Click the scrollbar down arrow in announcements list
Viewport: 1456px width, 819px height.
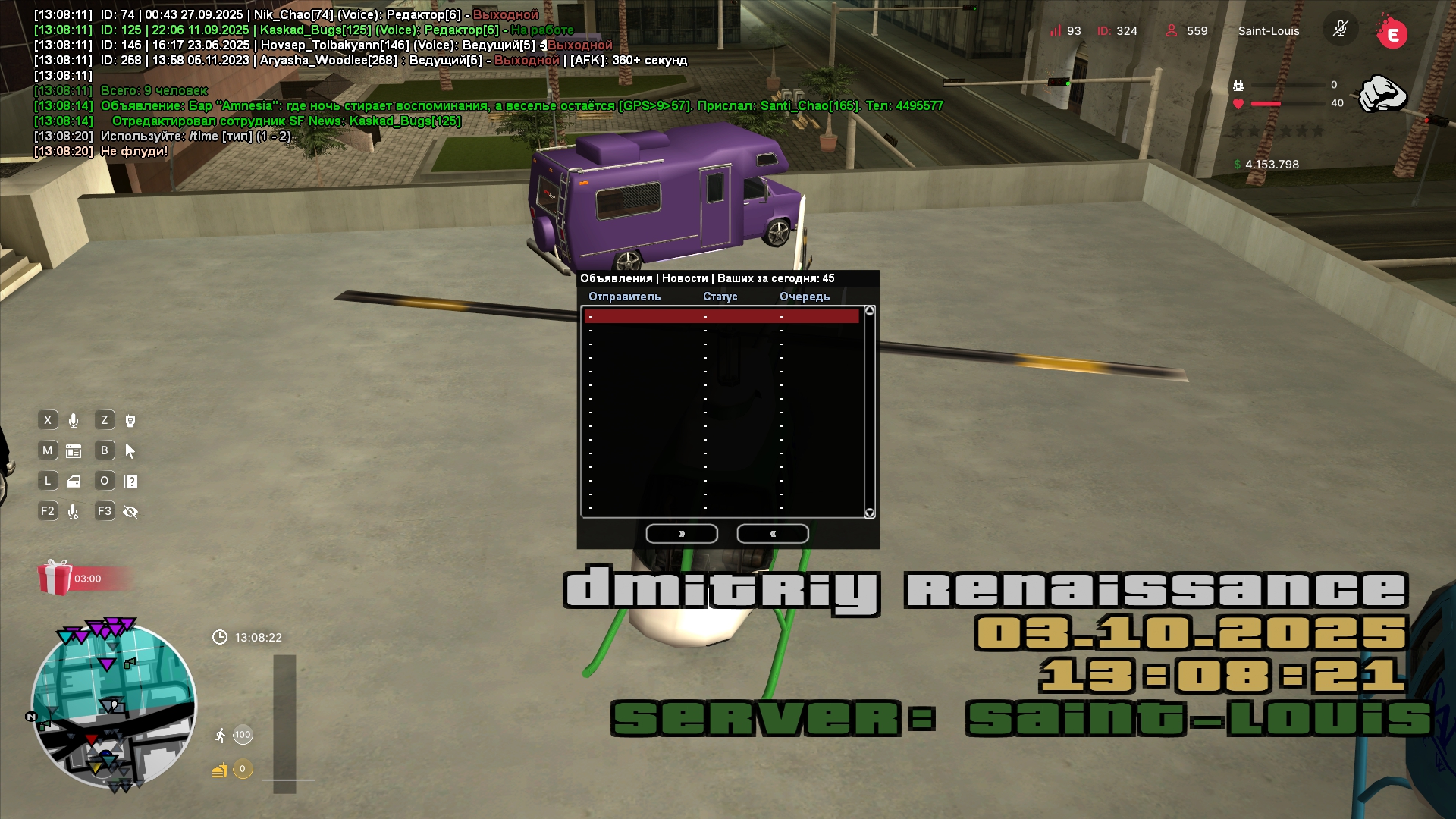(x=870, y=513)
